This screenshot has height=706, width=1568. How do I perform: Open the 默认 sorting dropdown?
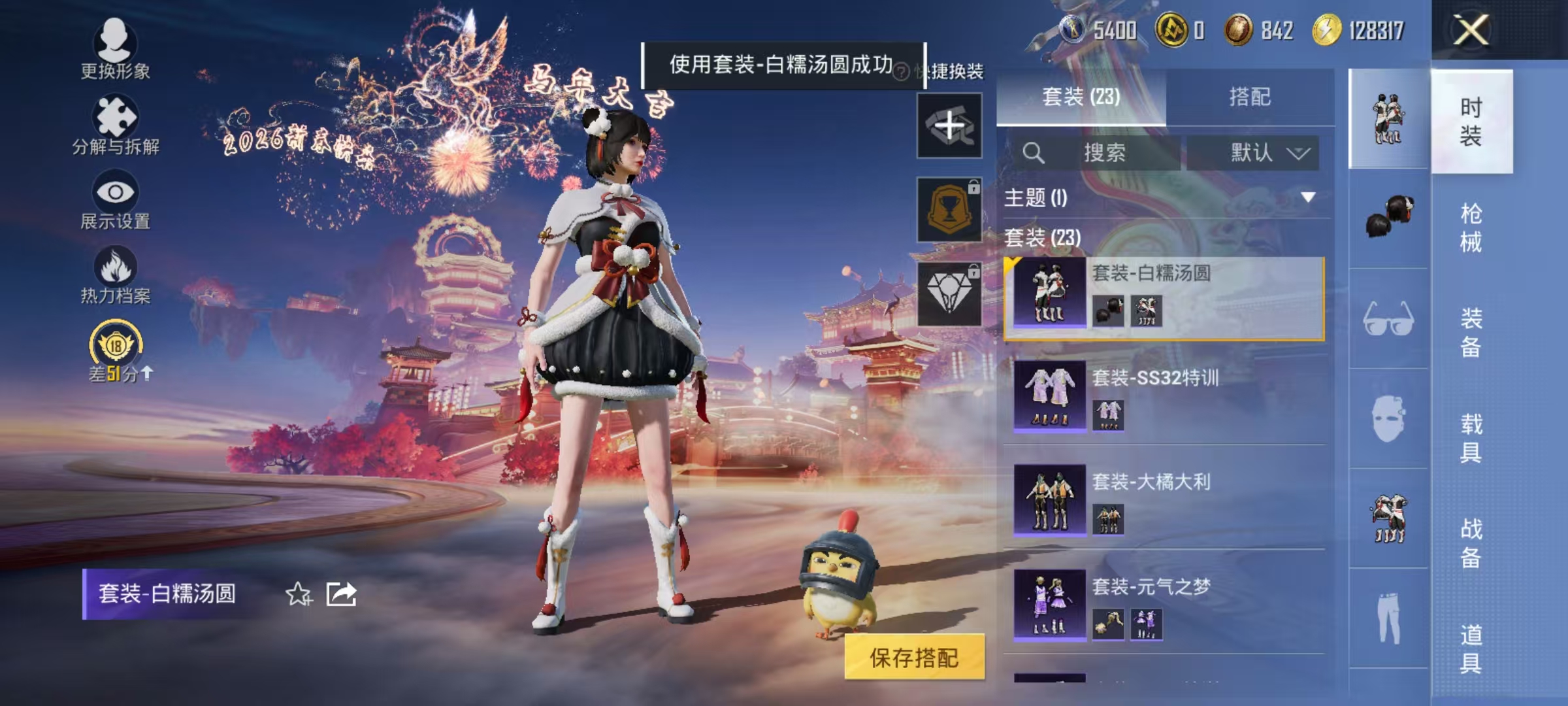1261,152
